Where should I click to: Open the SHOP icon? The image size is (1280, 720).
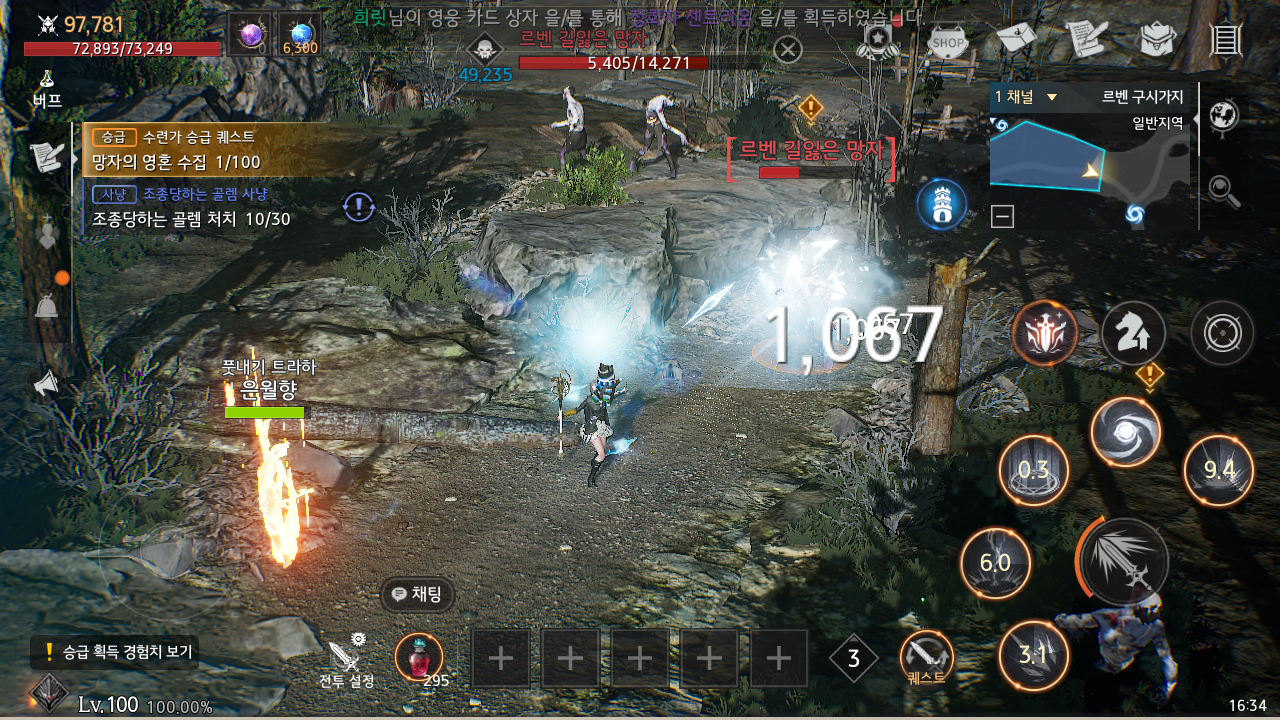point(948,41)
